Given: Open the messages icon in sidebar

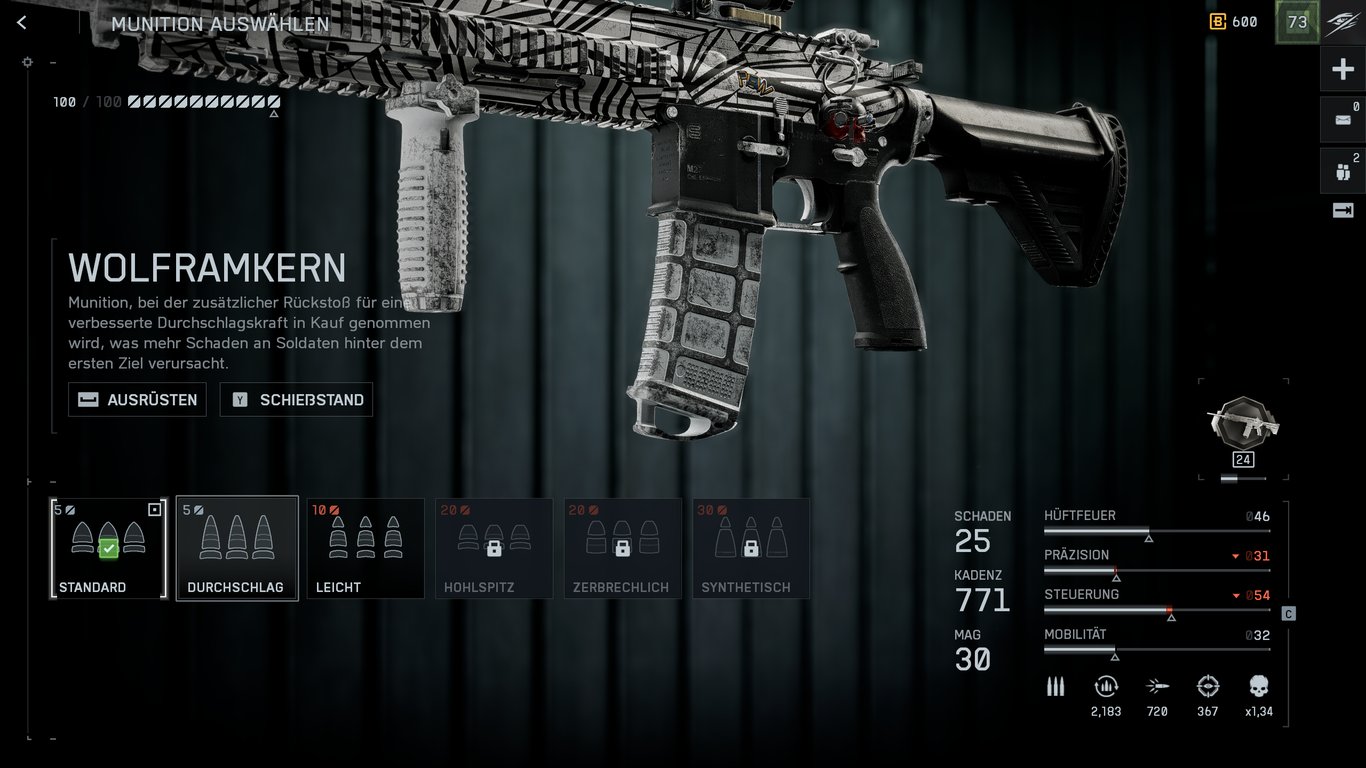Looking at the screenshot, I should click(1342, 120).
